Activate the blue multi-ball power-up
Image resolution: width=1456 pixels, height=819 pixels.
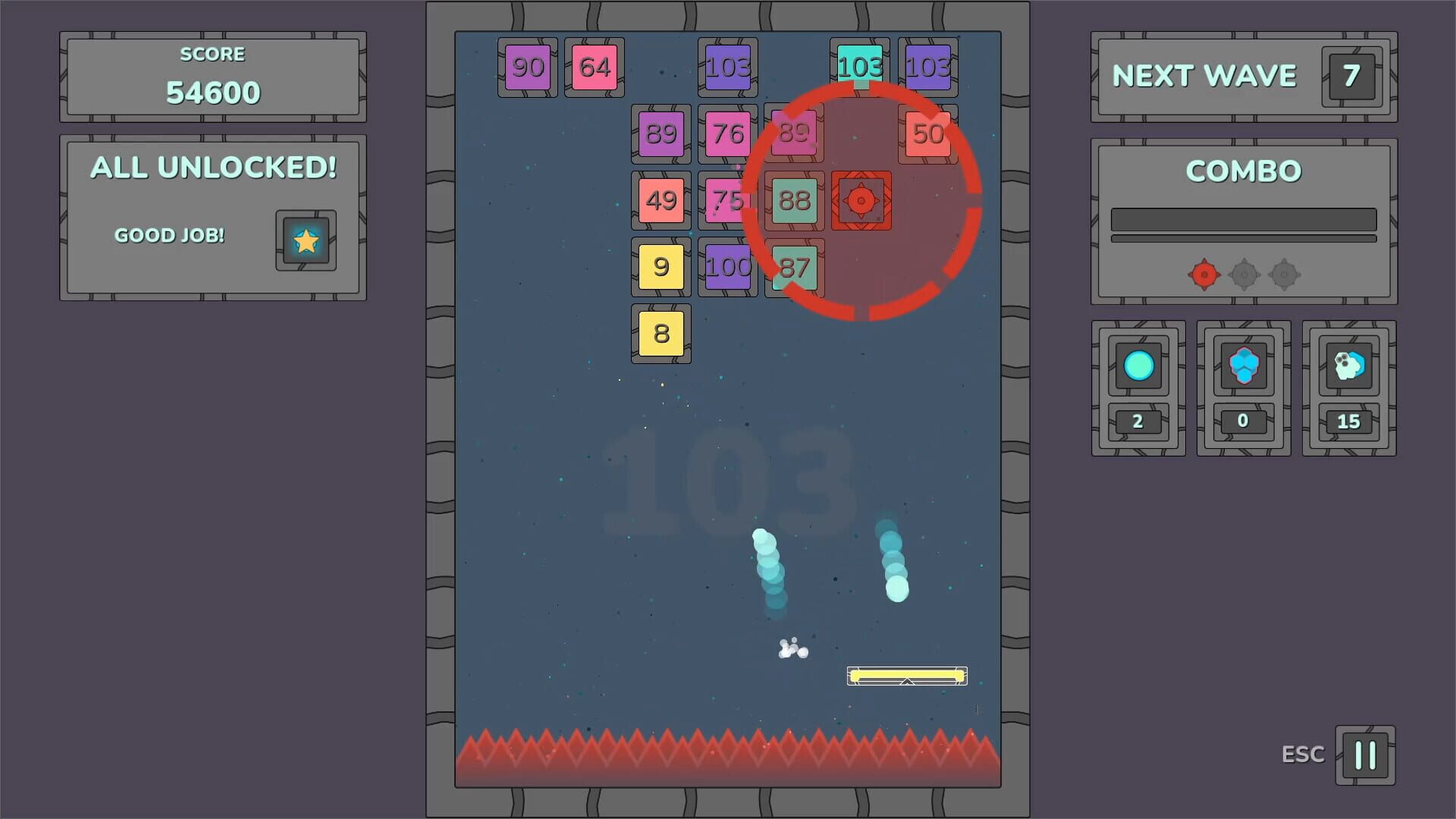click(x=1242, y=367)
